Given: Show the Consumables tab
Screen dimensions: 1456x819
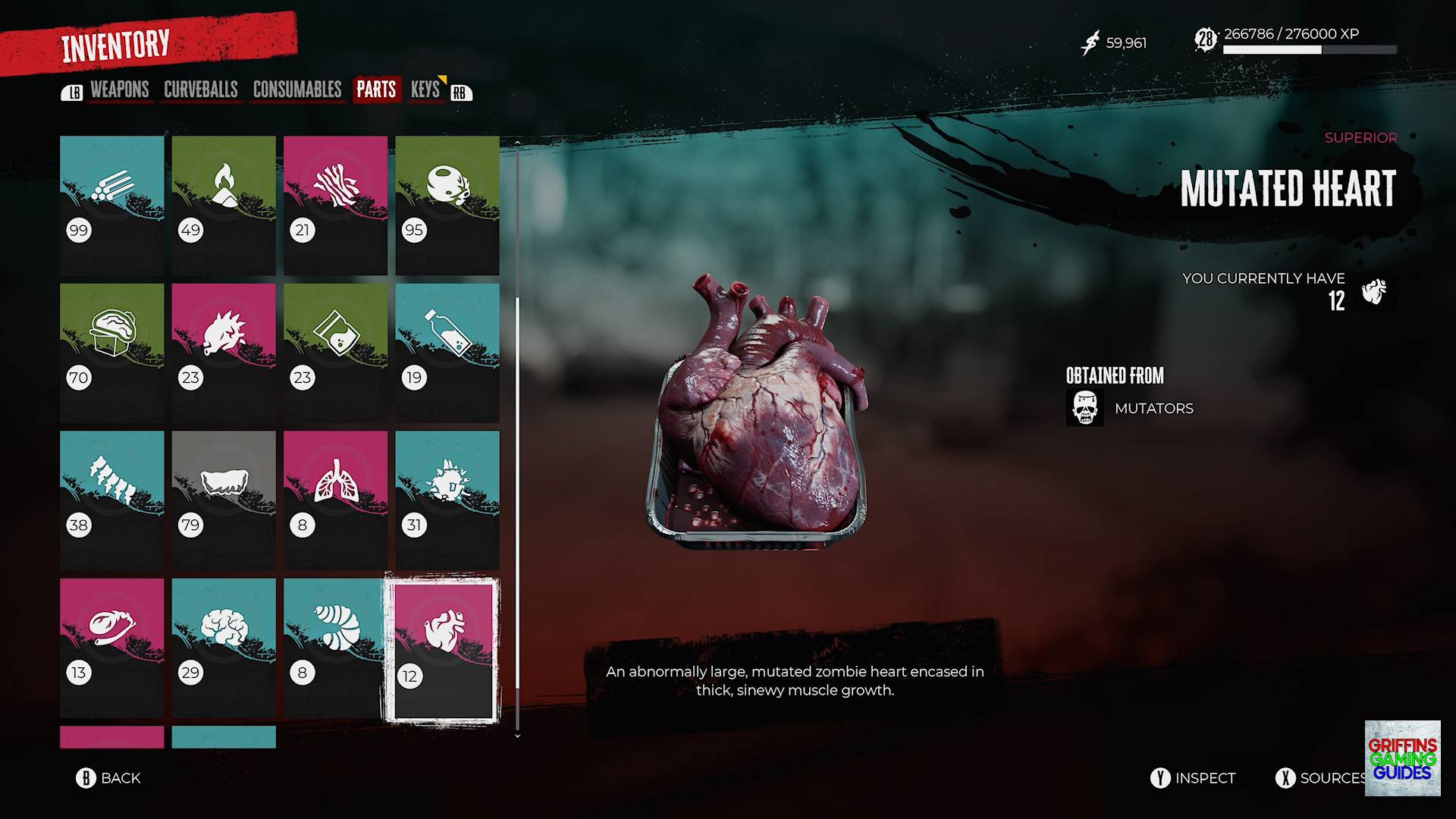Looking at the screenshot, I should 297,90.
